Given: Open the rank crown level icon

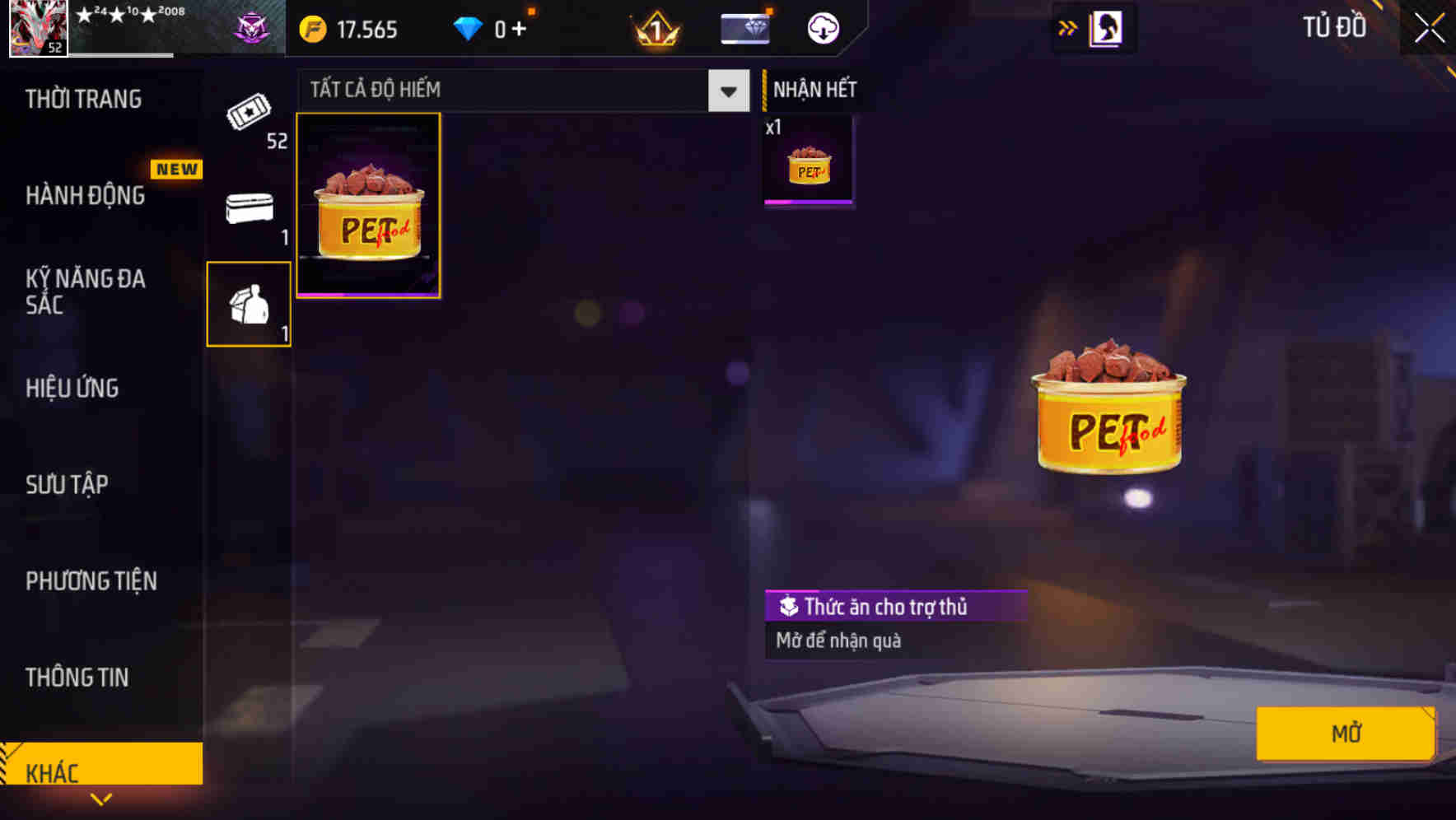Looking at the screenshot, I should click(x=652, y=27).
